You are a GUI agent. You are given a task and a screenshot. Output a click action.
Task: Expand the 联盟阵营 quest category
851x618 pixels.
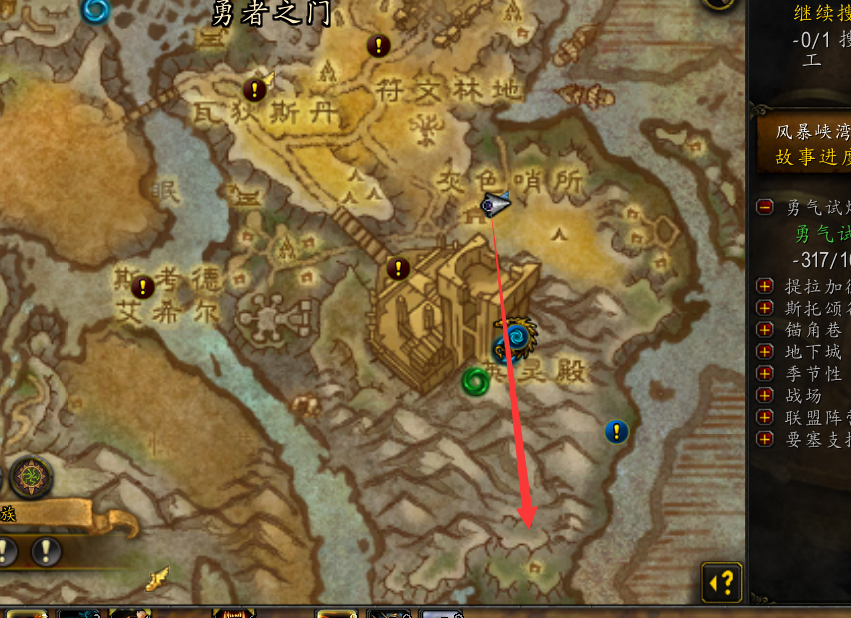[765, 417]
